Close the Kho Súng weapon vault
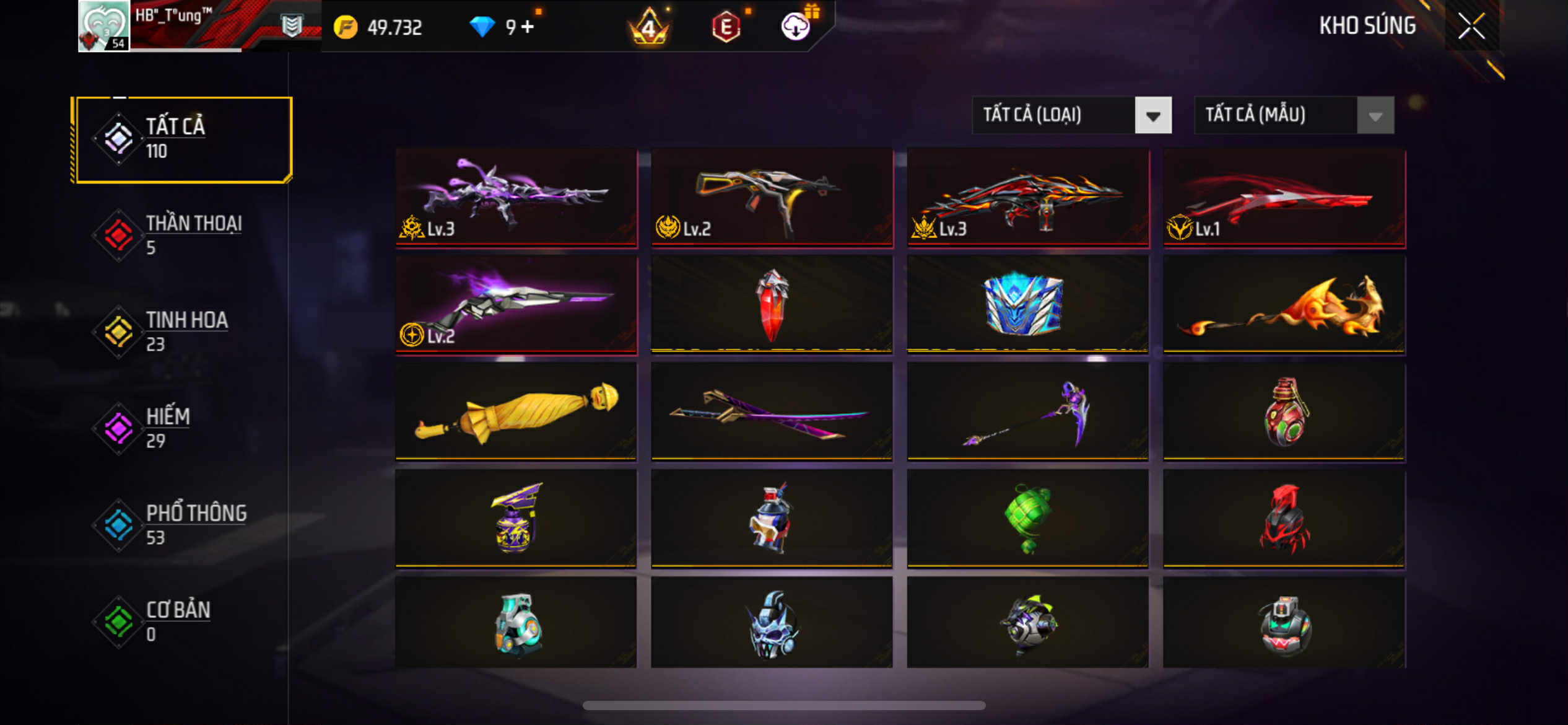 (x=1471, y=26)
